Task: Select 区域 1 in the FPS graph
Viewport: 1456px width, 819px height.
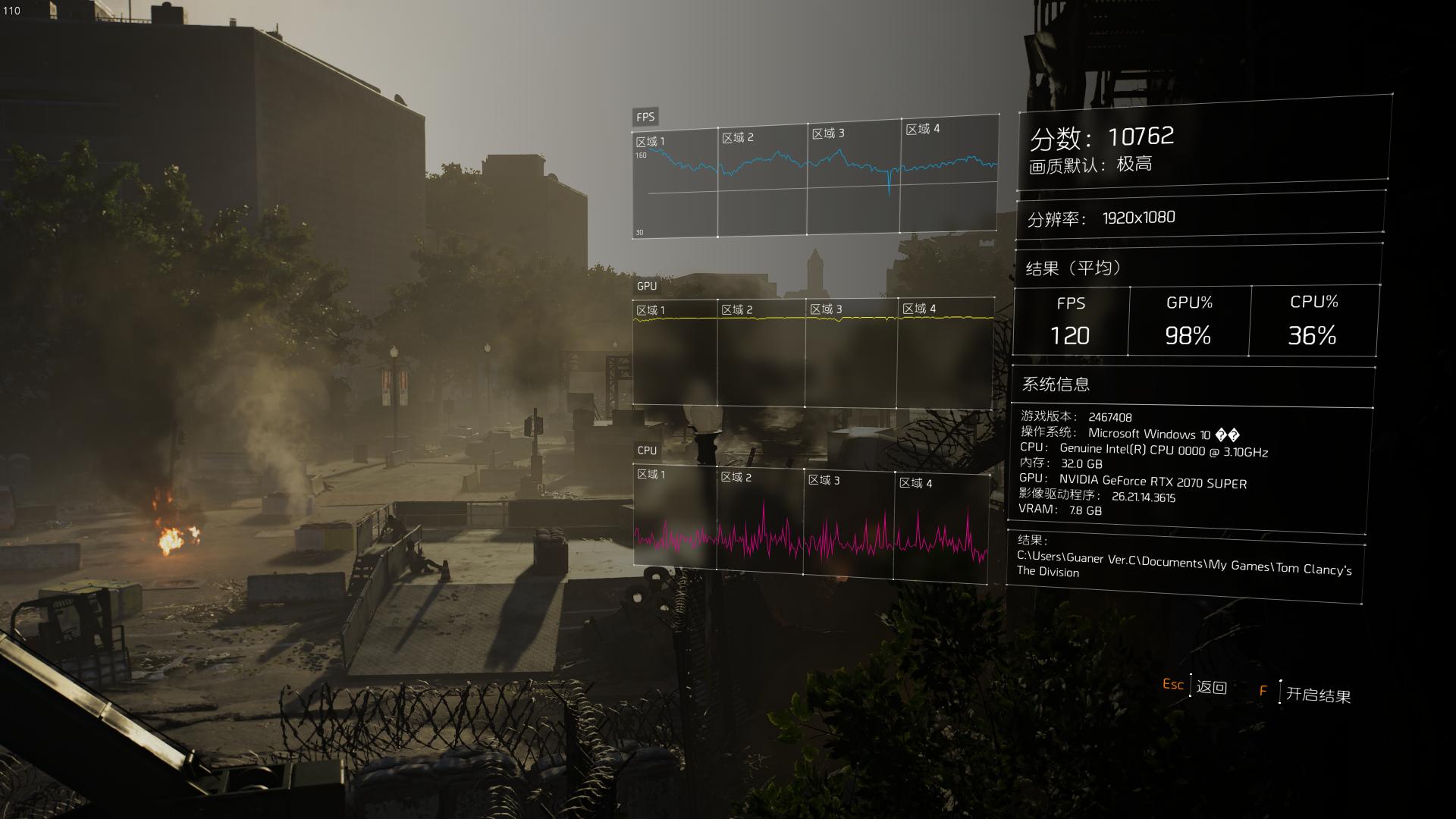Action: 652,139
